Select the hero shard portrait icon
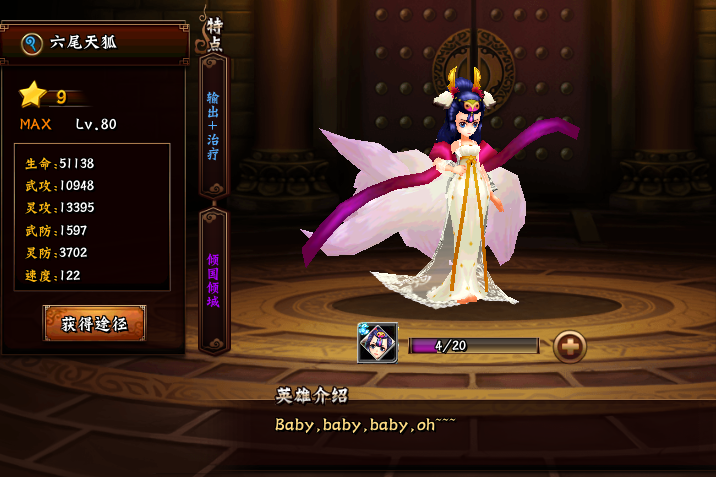The image size is (716, 477). [378, 343]
